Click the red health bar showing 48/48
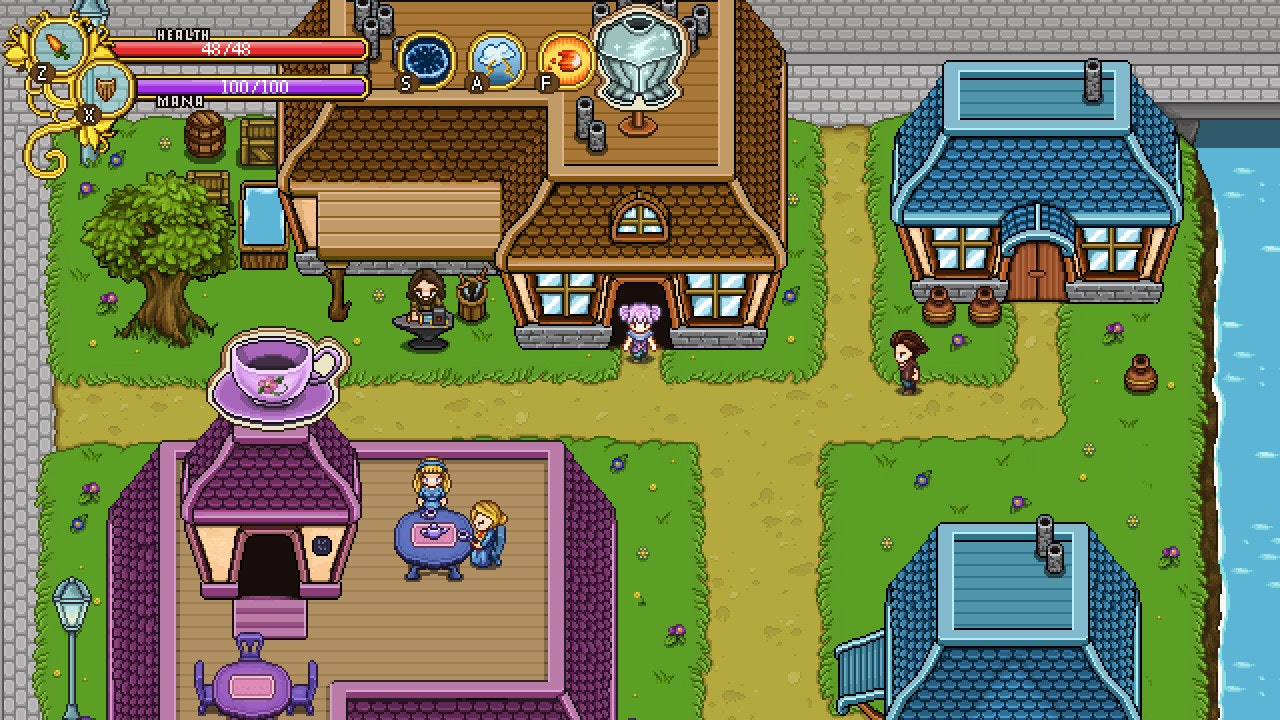Image resolution: width=1280 pixels, height=720 pixels. pos(245,47)
